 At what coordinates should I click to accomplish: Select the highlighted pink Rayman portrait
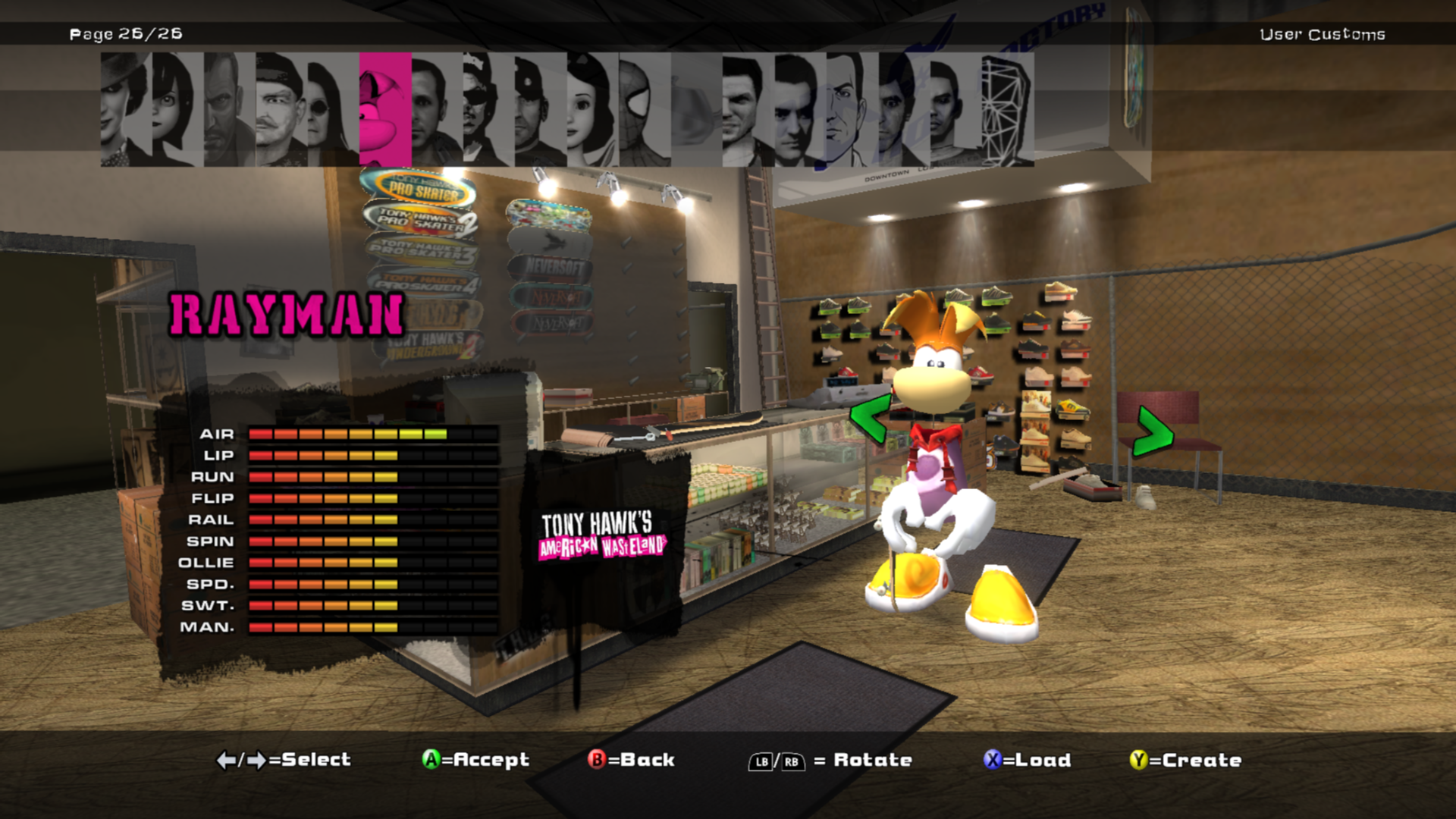click(384, 109)
